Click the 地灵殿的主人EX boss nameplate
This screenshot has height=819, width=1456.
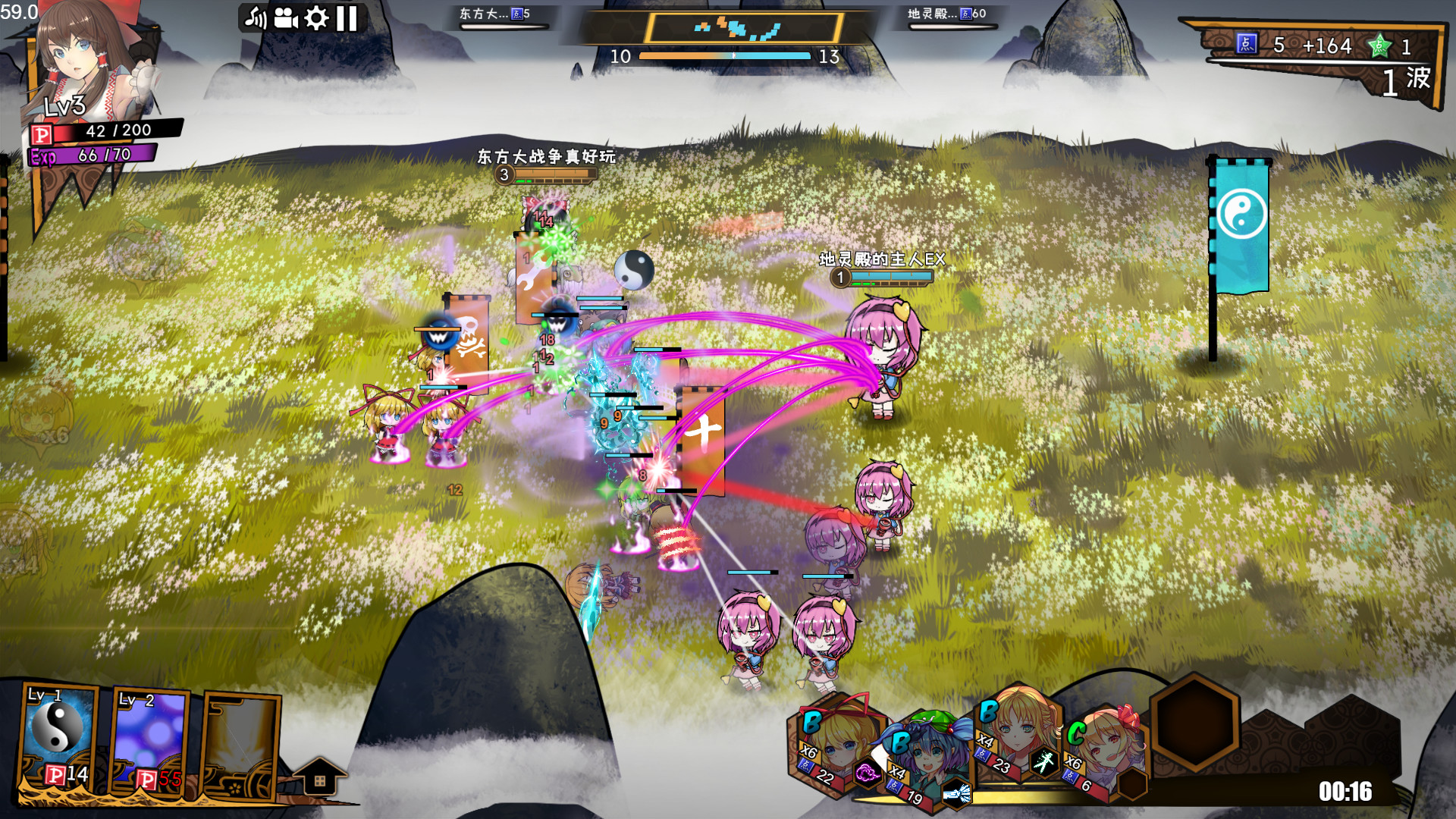click(882, 259)
